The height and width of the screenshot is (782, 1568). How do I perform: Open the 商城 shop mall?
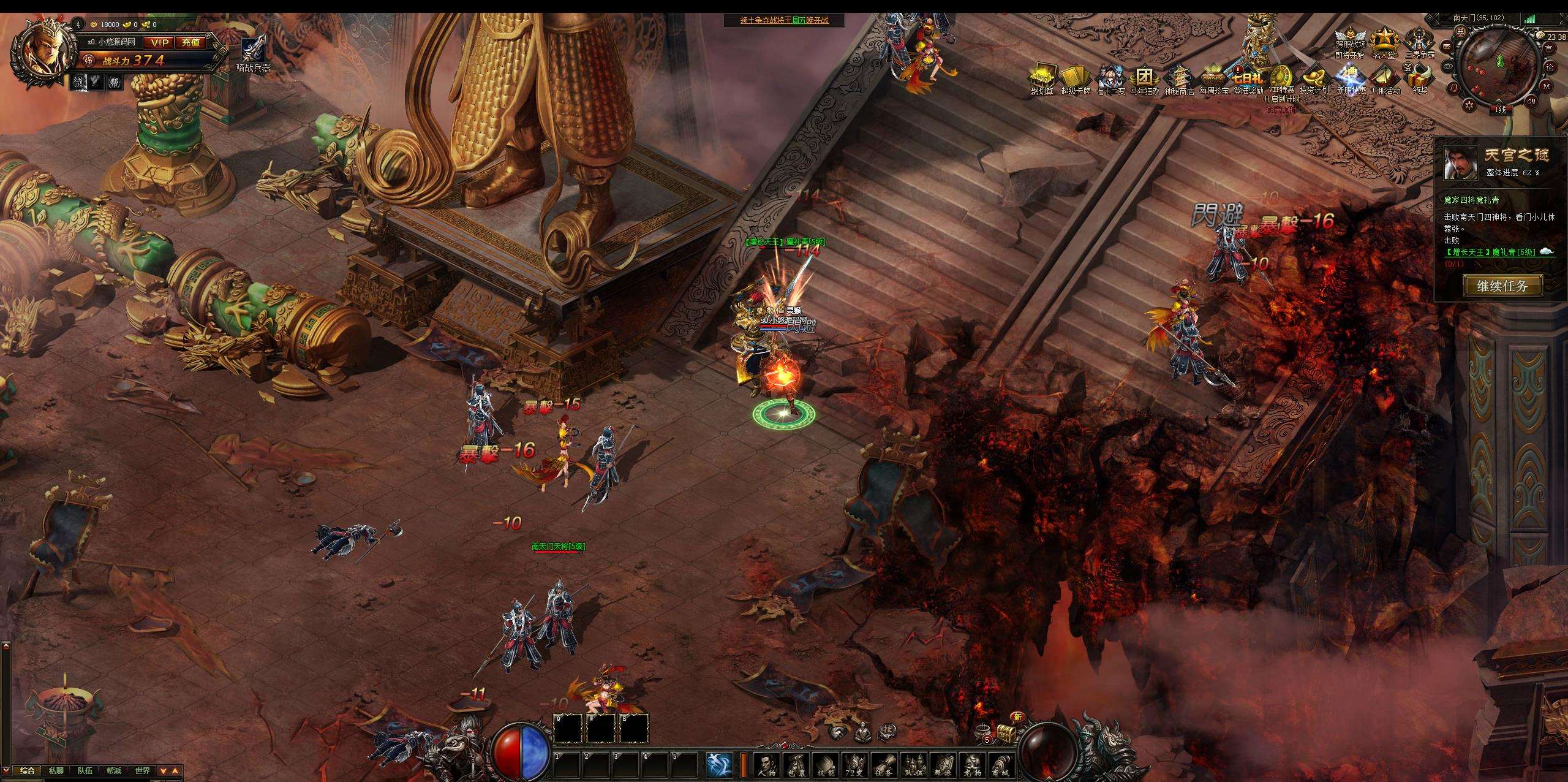pyautogui.click(x=1002, y=764)
